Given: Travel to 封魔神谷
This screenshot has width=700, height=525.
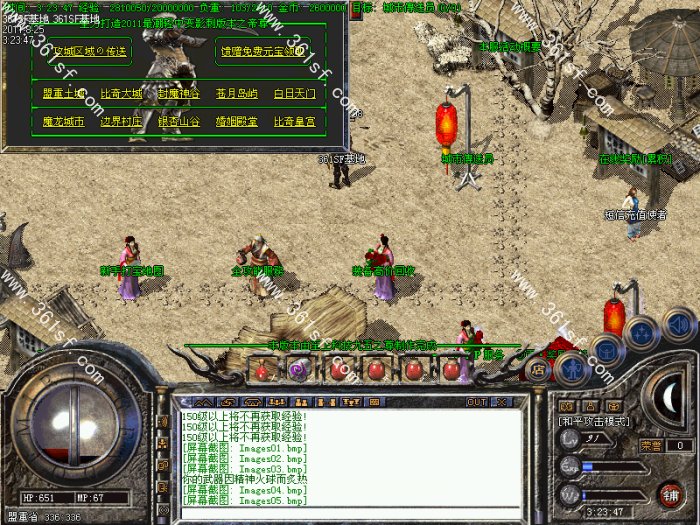Looking at the screenshot, I should pyautogui.click(x=178, y=94).
